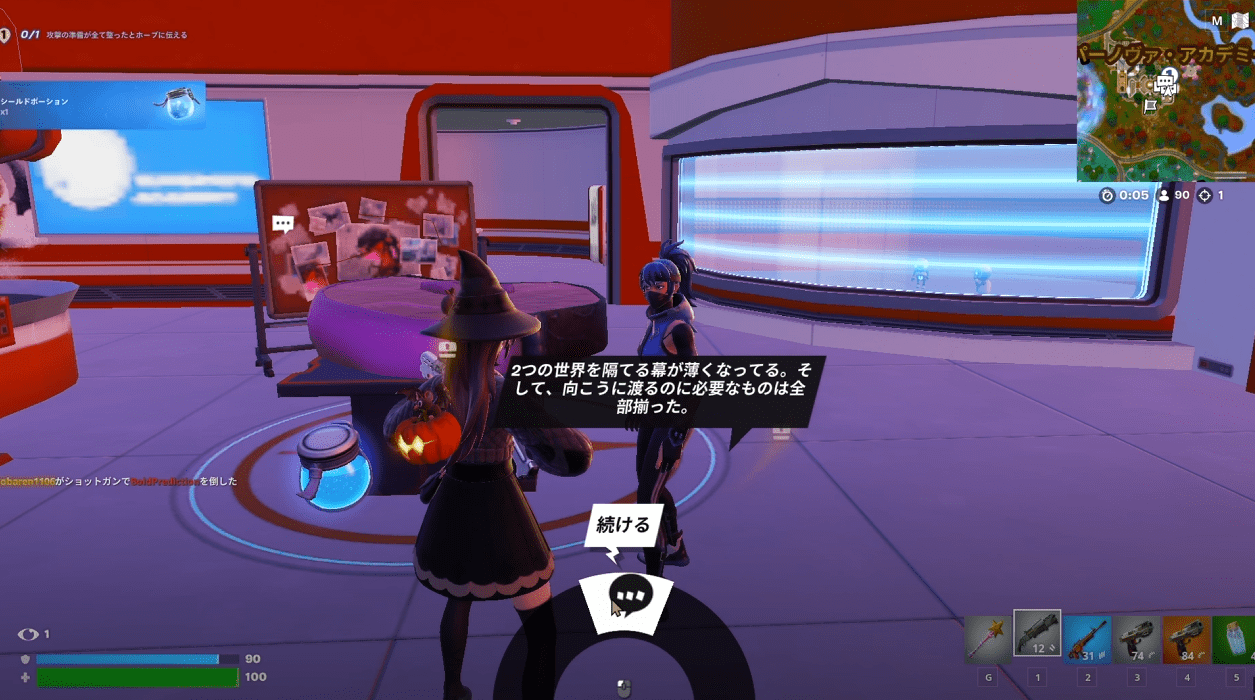Click the flag marker on the minimap

1150,104
